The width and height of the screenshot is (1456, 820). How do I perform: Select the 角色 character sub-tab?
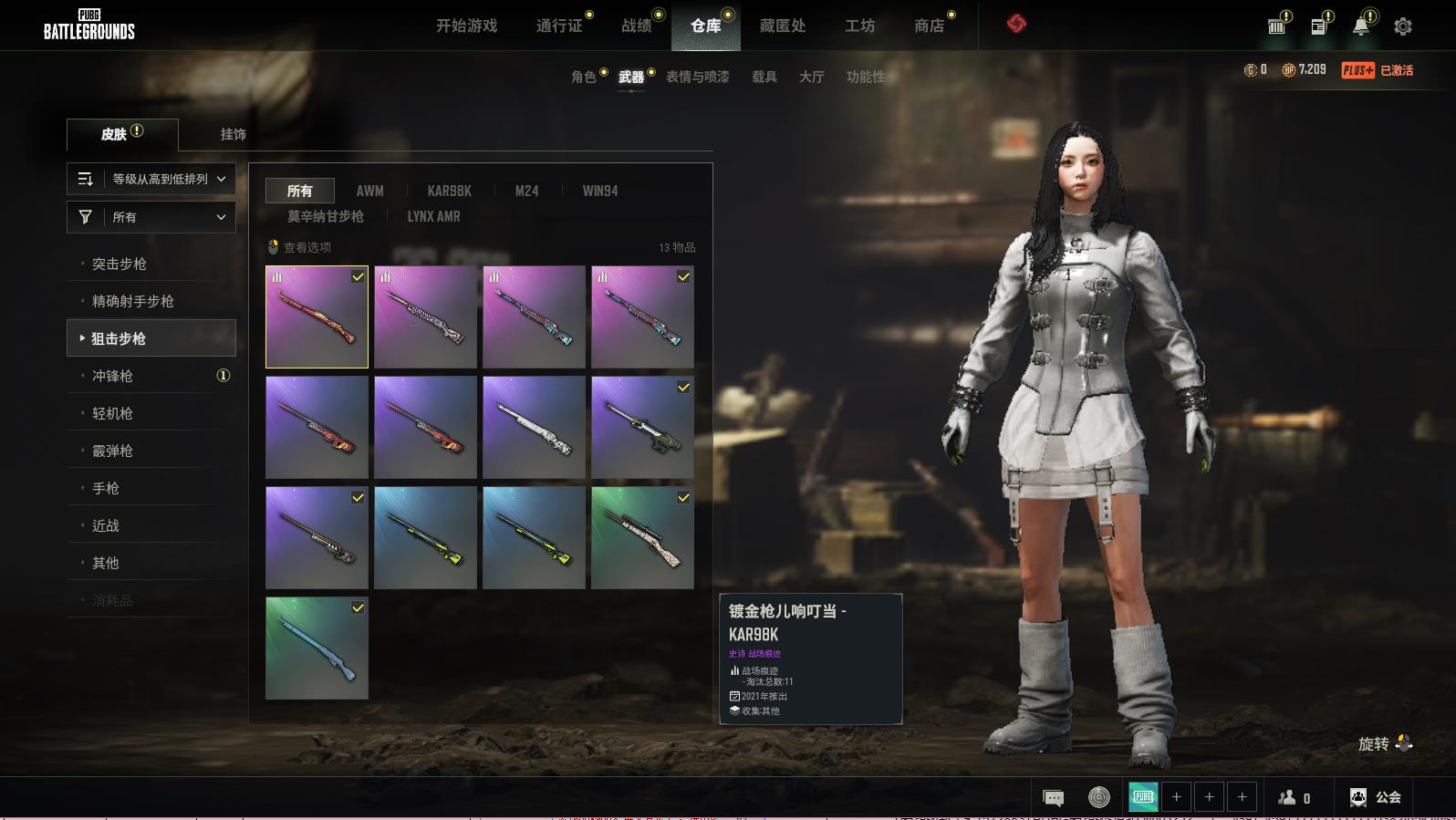(x=583, y=77)
